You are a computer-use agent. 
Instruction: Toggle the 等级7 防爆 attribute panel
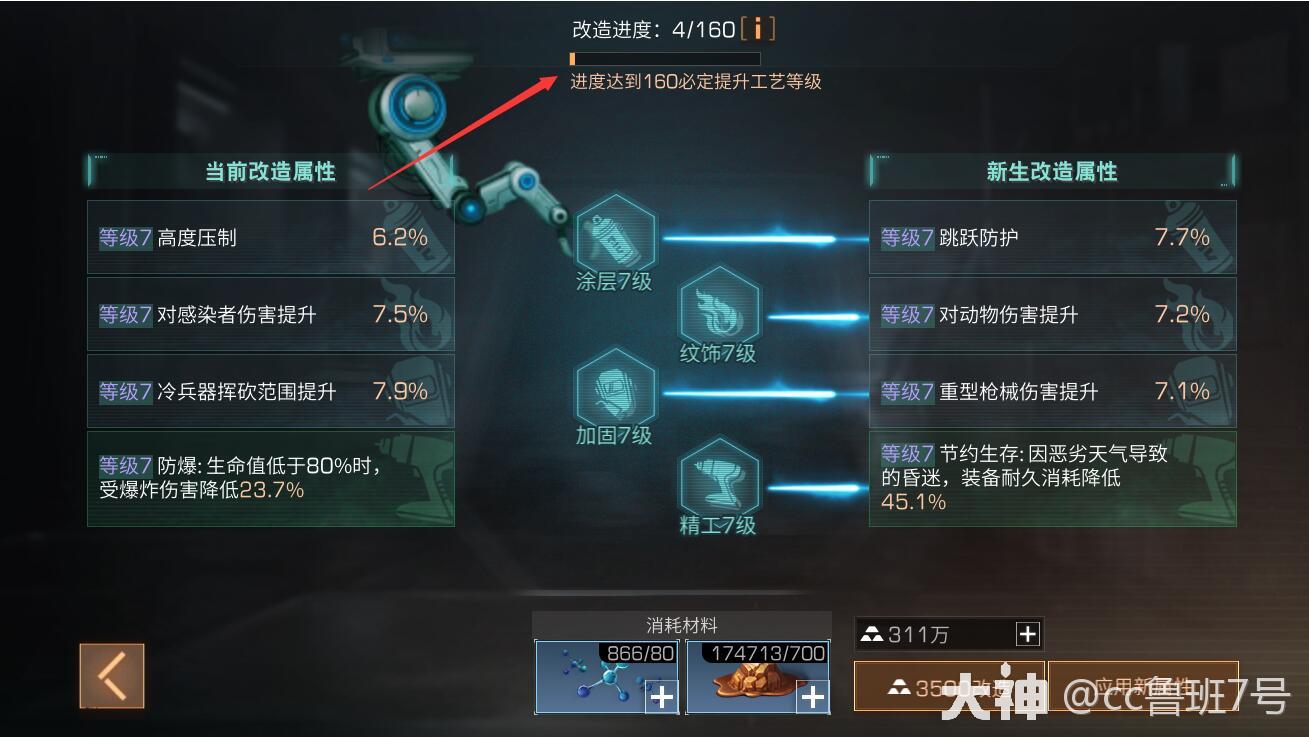(x=270, y=478)
